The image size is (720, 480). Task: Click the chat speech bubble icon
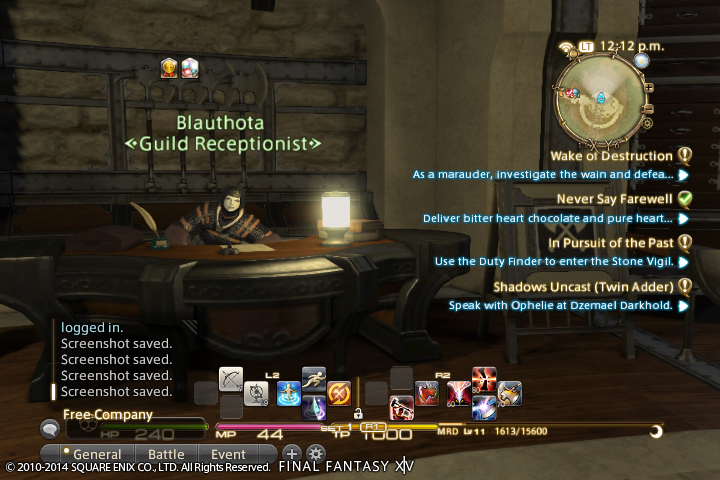click(49, 428)
